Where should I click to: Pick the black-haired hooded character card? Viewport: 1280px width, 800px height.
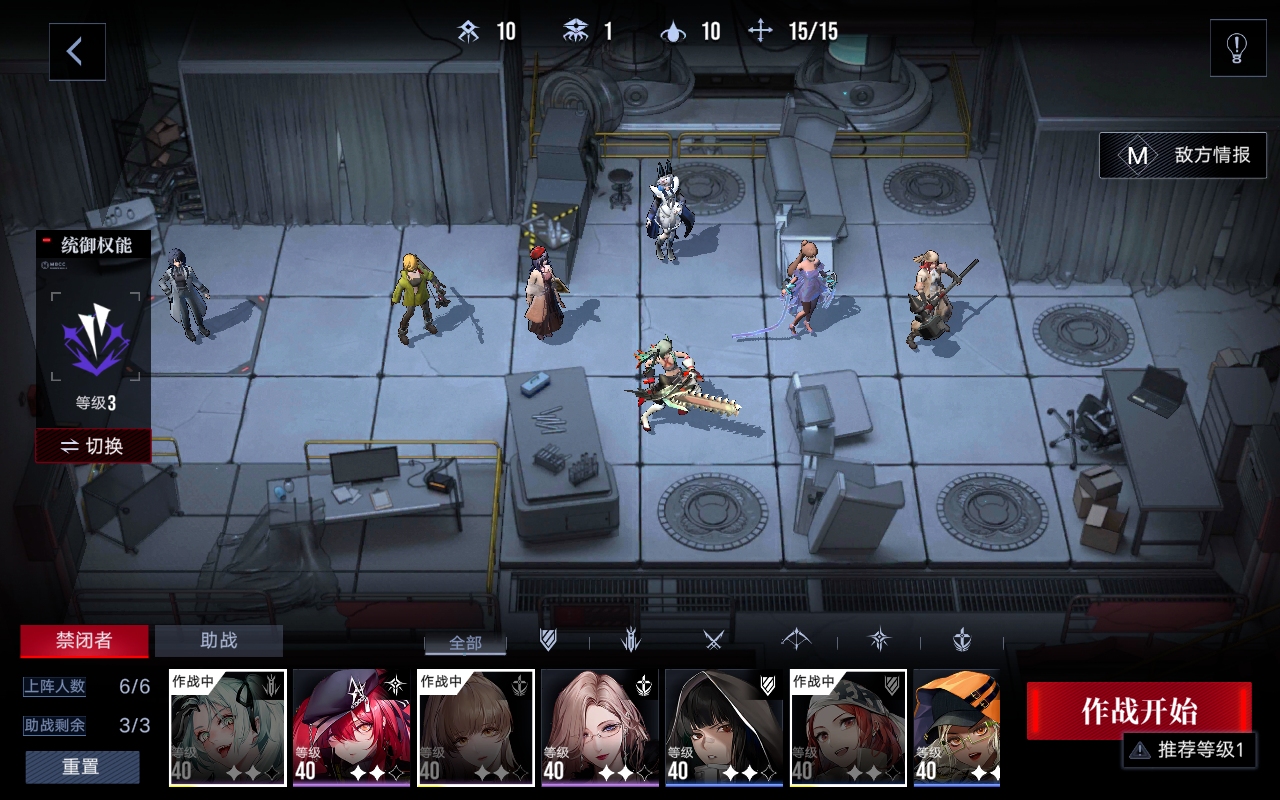tap(723, 727)
